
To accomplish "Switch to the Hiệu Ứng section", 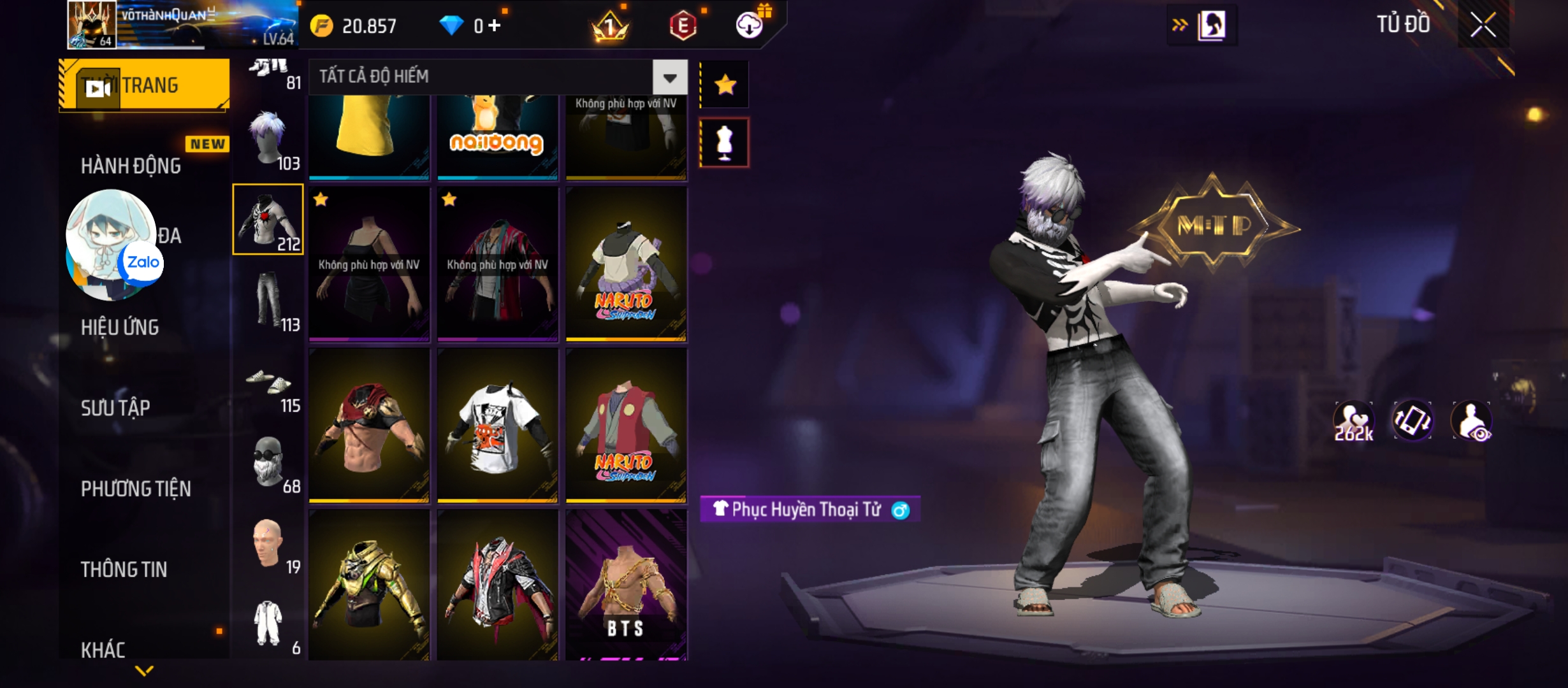I will point(120,327).
